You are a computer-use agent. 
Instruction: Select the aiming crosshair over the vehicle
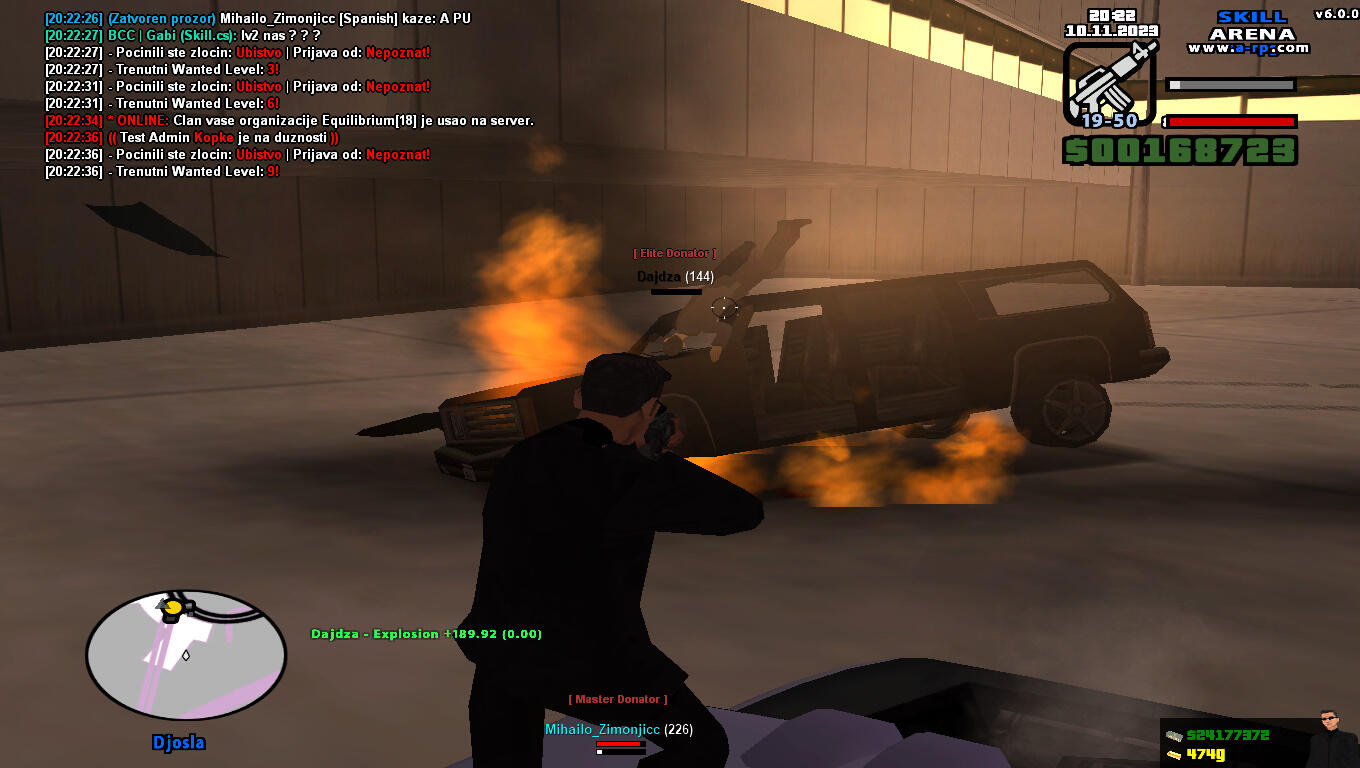click(x=722, y=310)
